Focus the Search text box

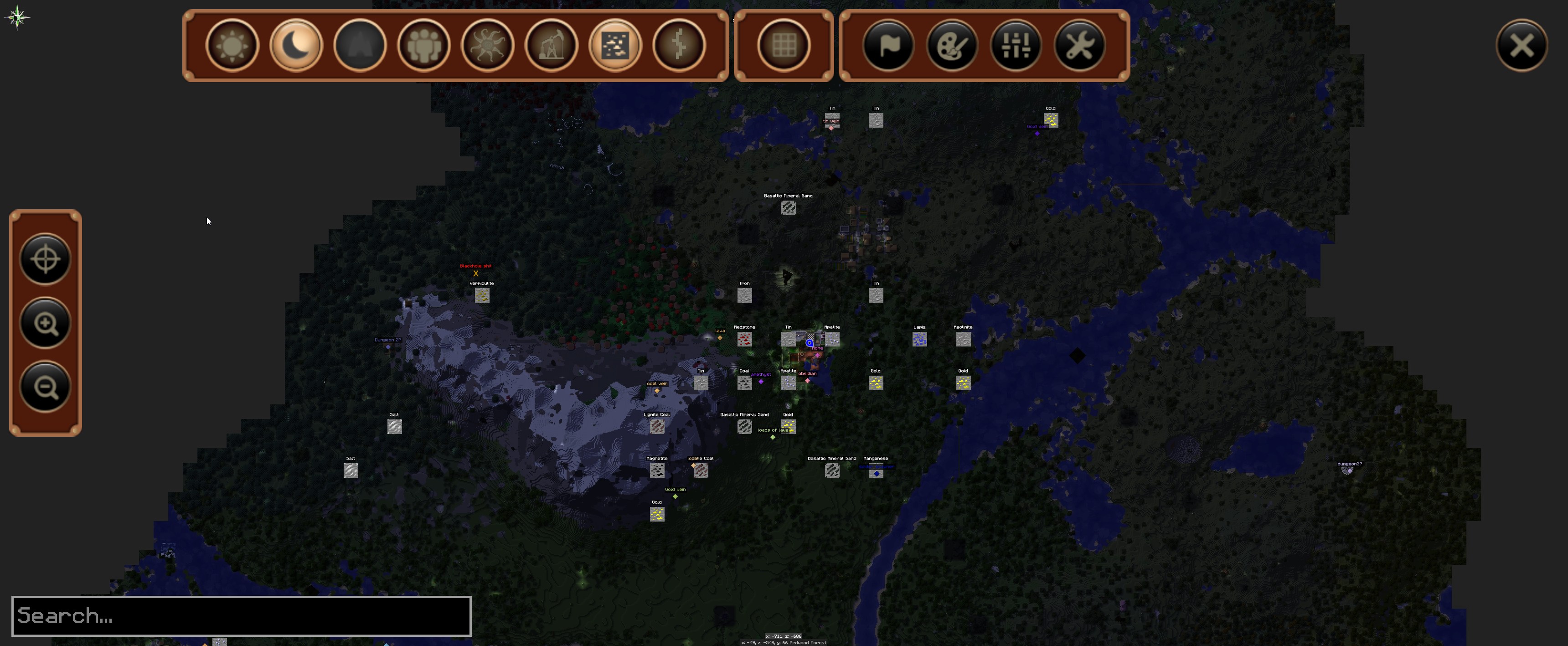click(241, 616)
